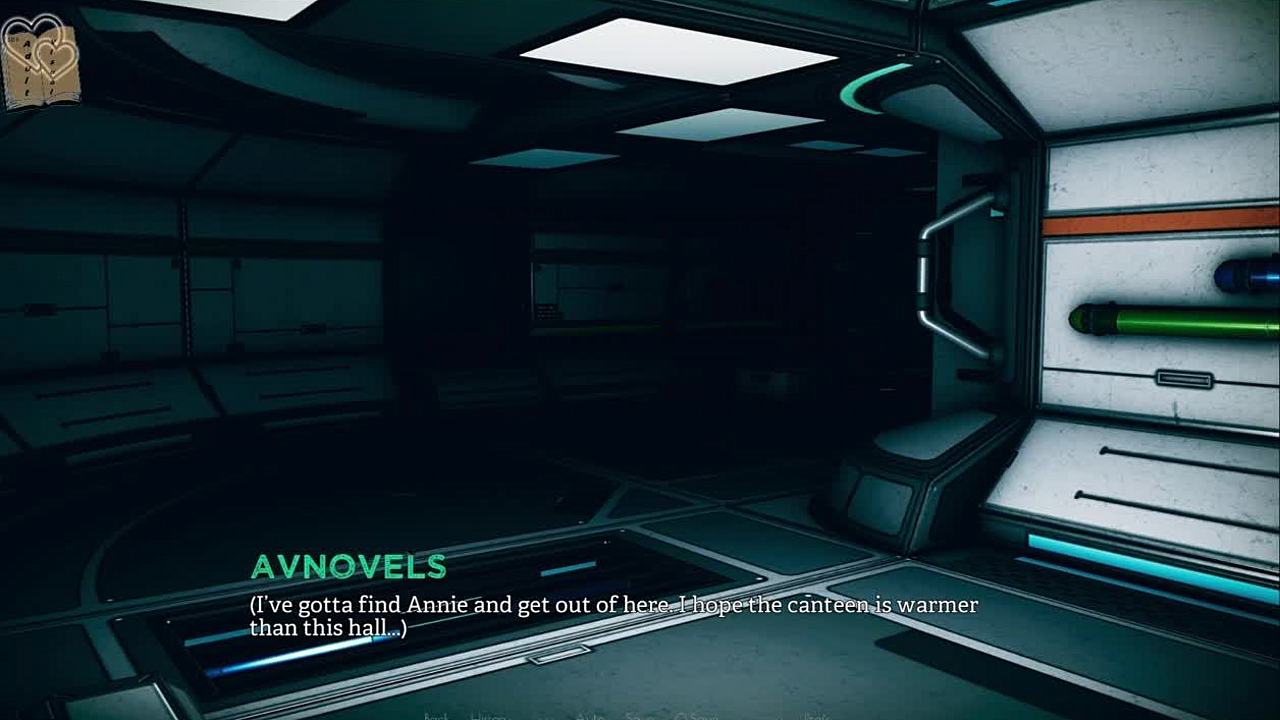This screenshot has height=720, width=1280.
Task: Quick save with Q.Save
Action: pos(696,716)
